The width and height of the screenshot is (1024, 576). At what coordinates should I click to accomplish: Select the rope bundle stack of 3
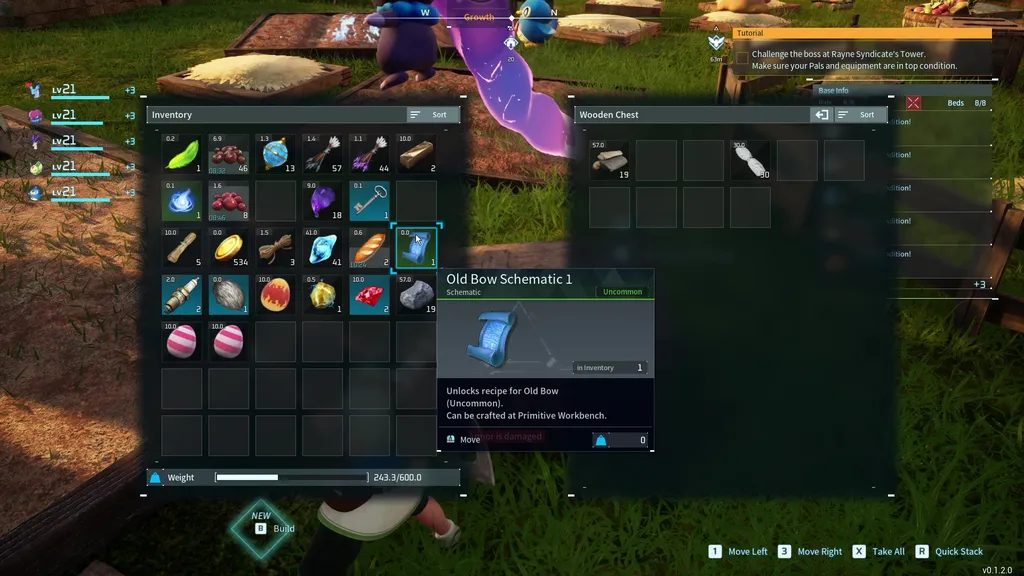click(276, 248)
